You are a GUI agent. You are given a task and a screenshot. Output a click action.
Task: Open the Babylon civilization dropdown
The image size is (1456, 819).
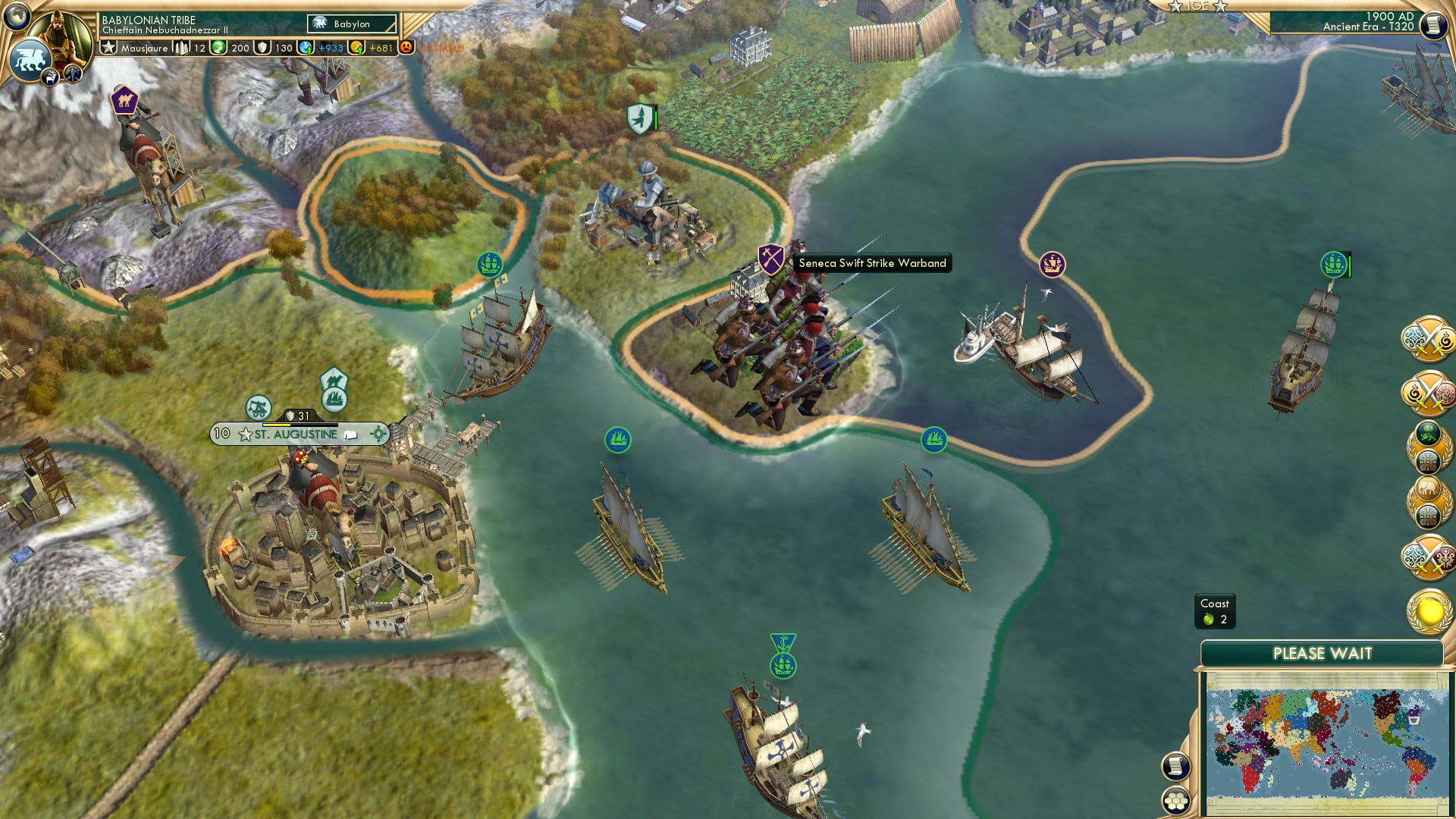pyautogui.click(x=351, y=24)
